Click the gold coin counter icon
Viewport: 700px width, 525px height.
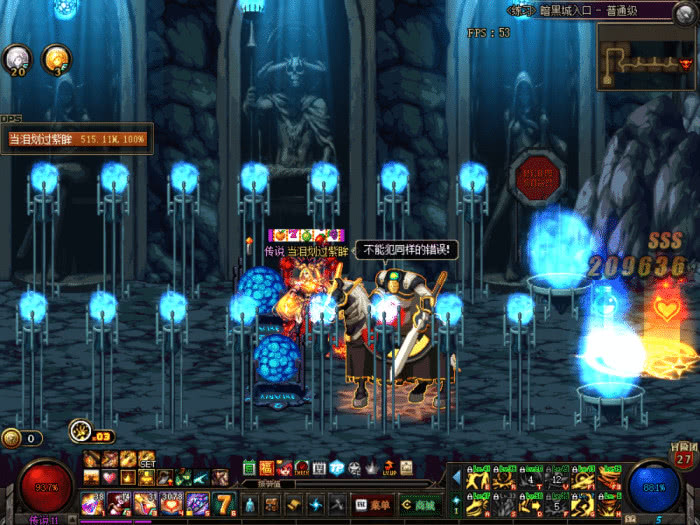click(12, 437)
